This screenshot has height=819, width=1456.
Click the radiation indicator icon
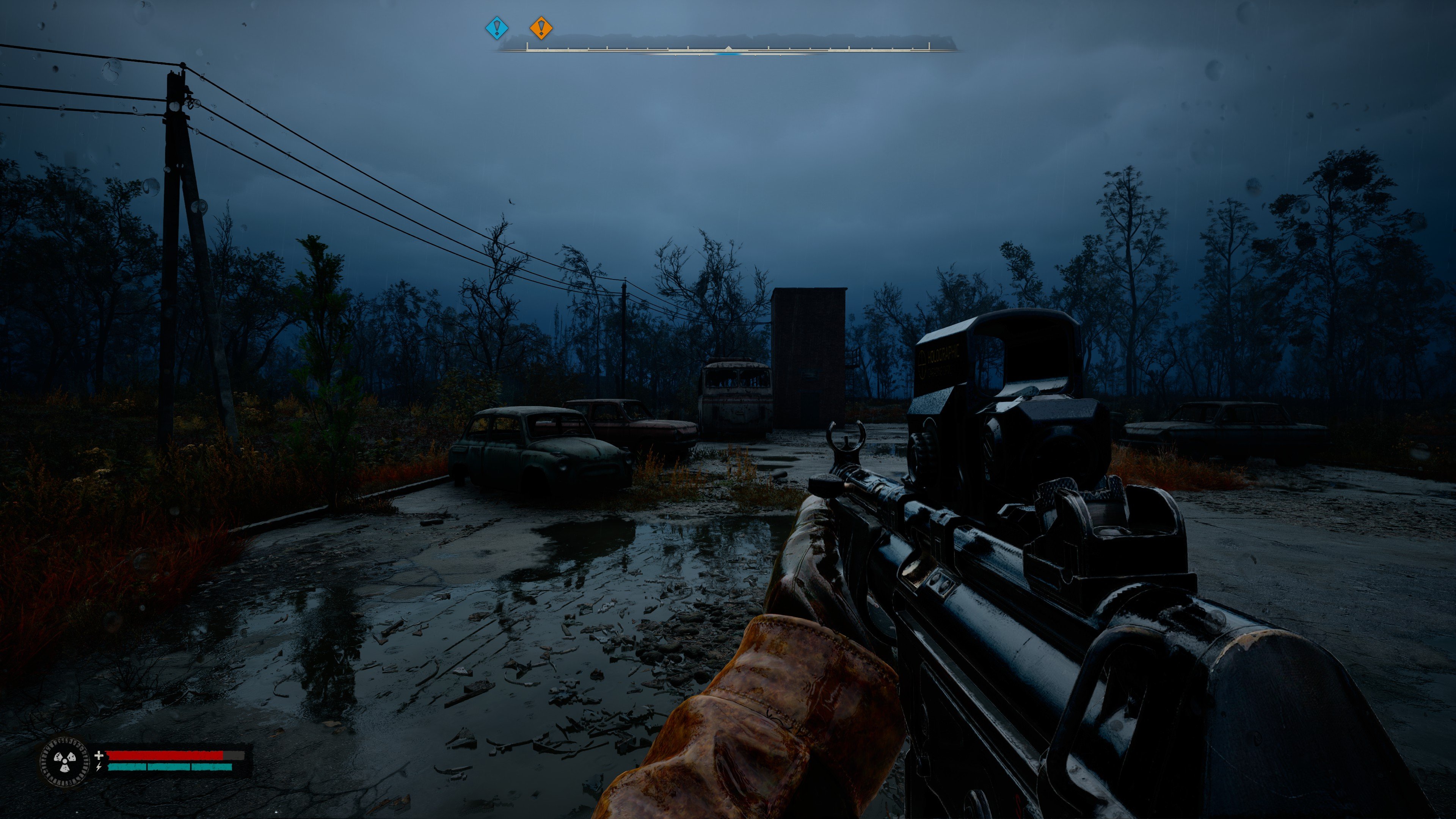click(64, 761)
